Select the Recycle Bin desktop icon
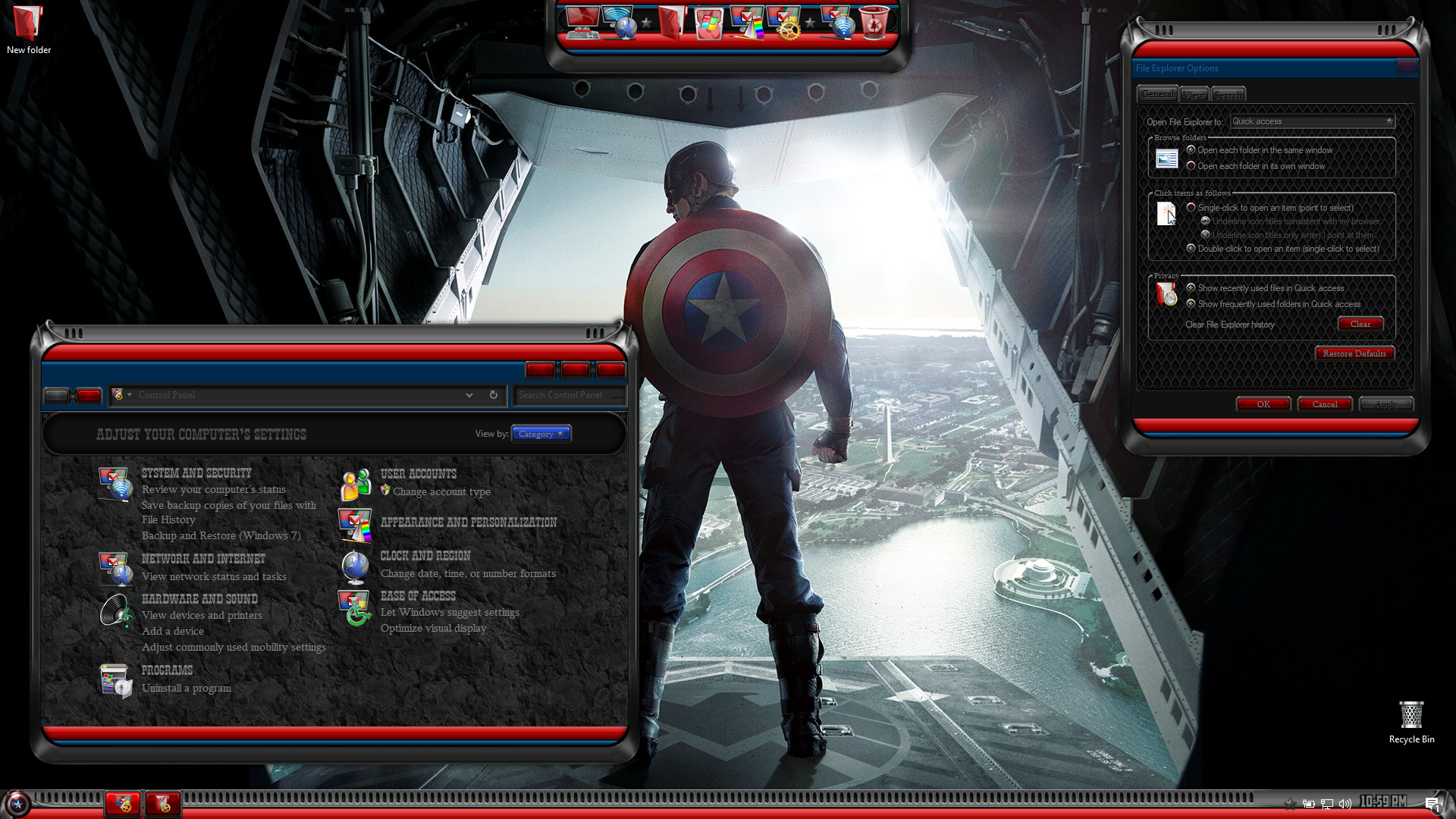This screenshot has width=1456, height=819. point(1411,722)
